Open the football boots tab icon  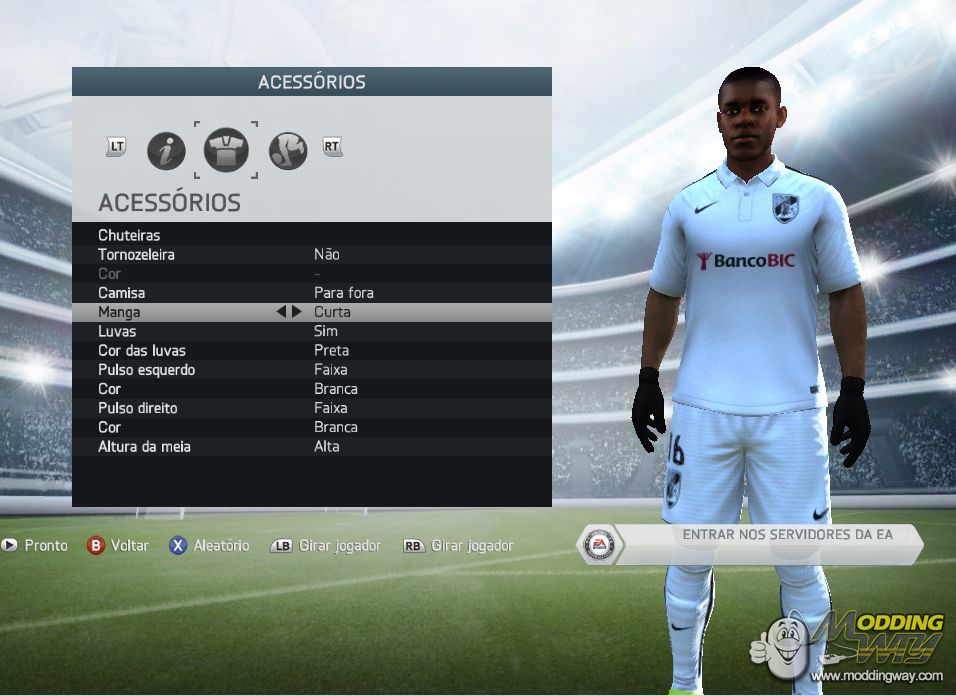tap(287, 151)
